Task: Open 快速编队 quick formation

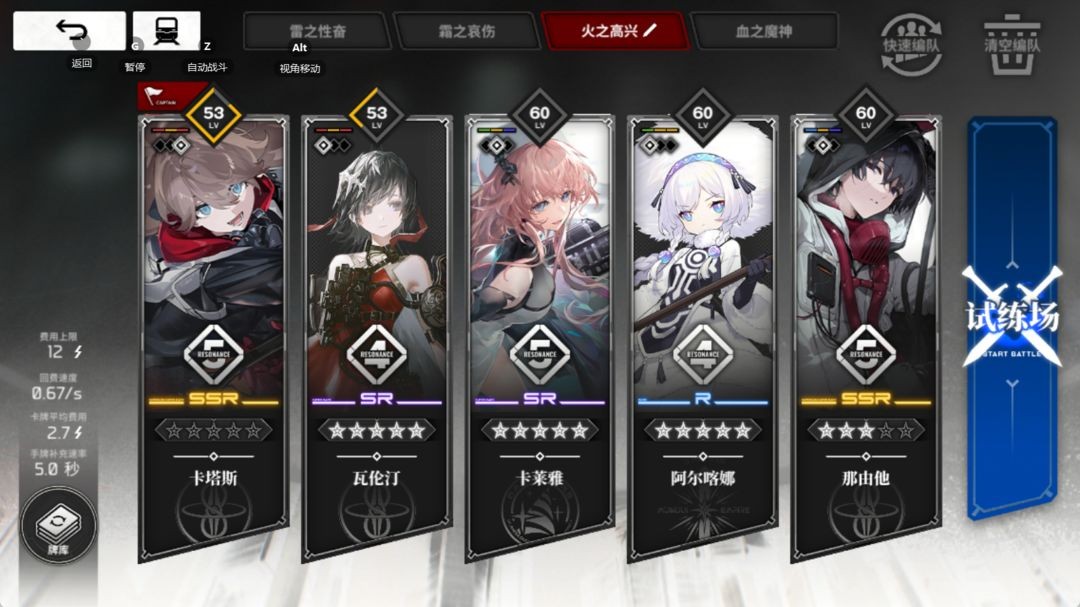Action: click(x=911, y=44)
